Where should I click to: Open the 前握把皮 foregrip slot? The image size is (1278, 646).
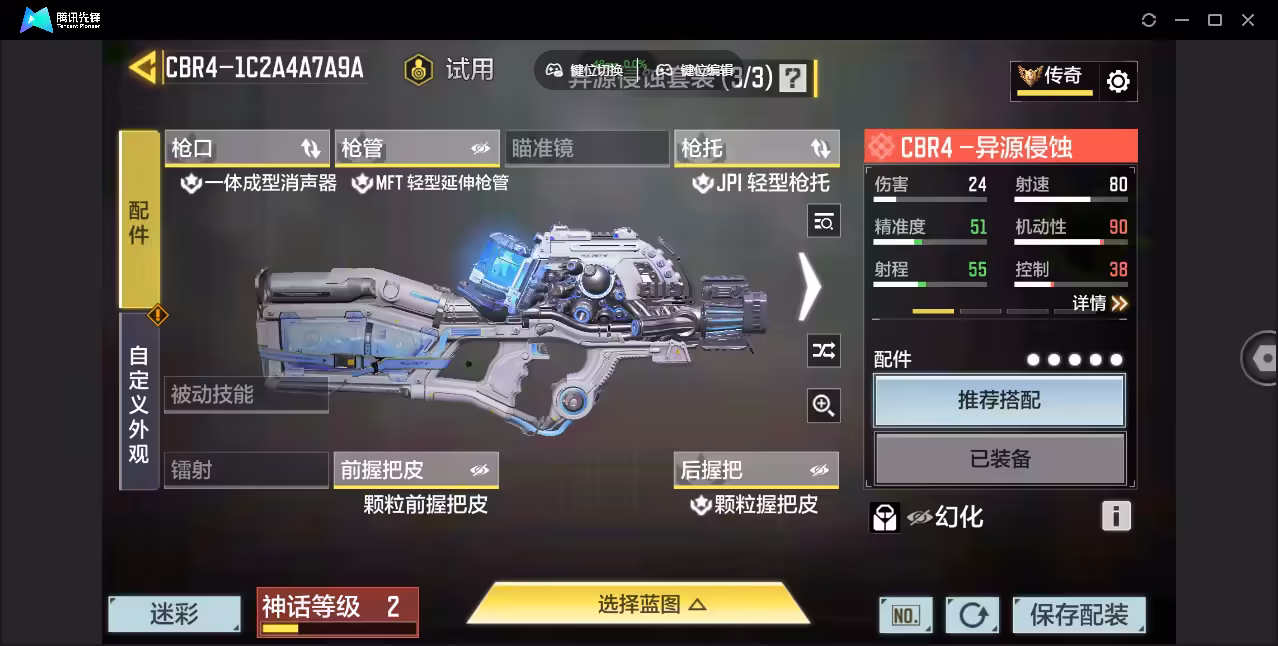pyautogui.click(x=416, y=470)
